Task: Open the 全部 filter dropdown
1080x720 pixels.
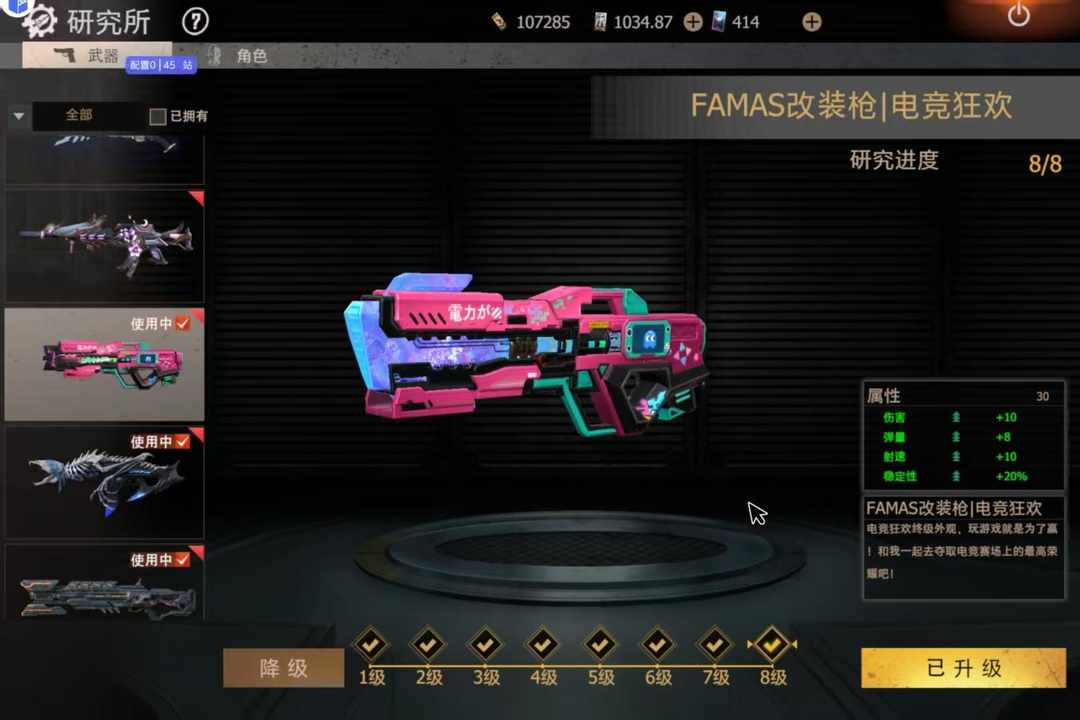Action: (x=19, y=116)
